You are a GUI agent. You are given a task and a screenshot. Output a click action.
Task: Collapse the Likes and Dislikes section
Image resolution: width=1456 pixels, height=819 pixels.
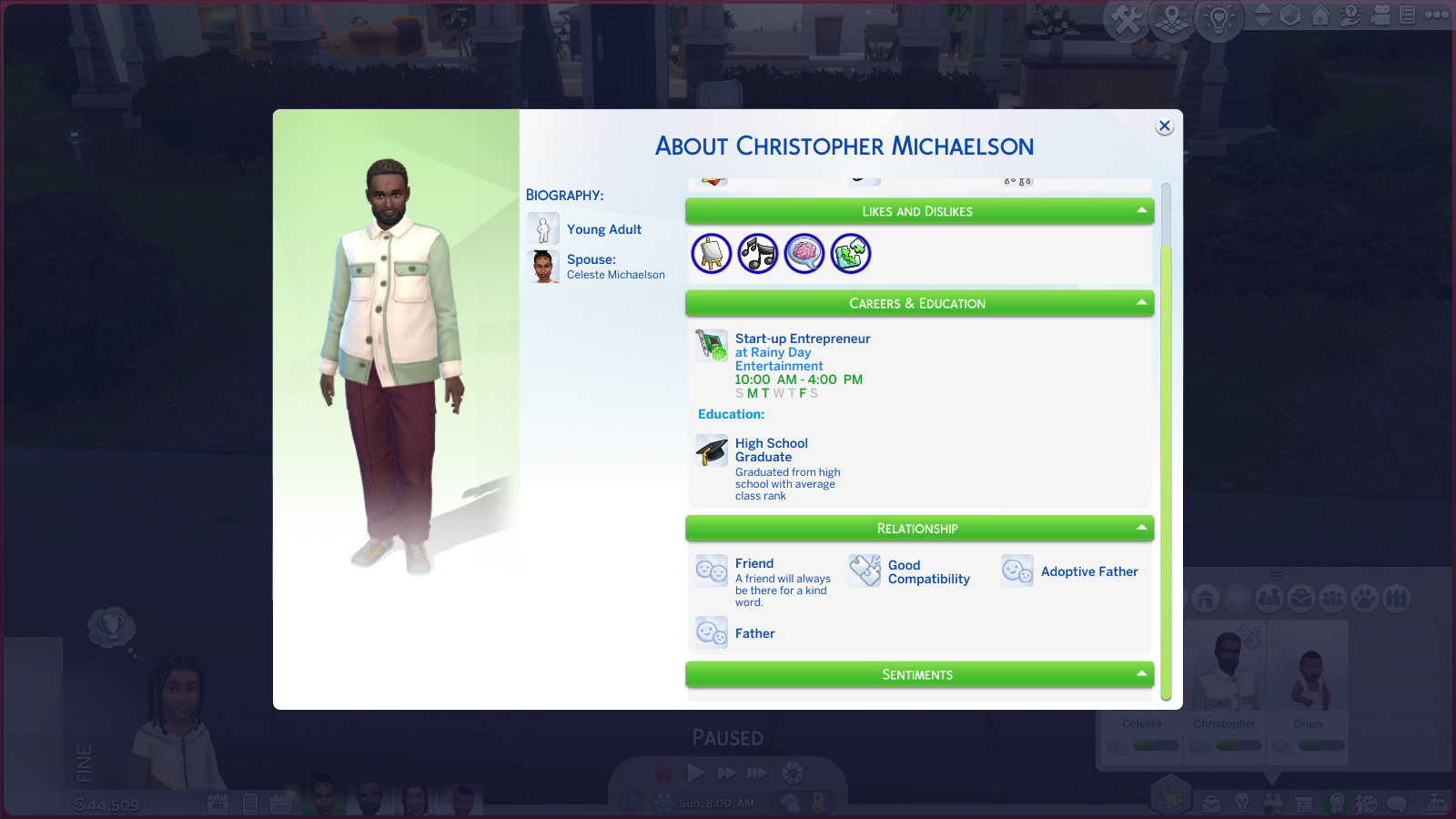coord(1140,210)
